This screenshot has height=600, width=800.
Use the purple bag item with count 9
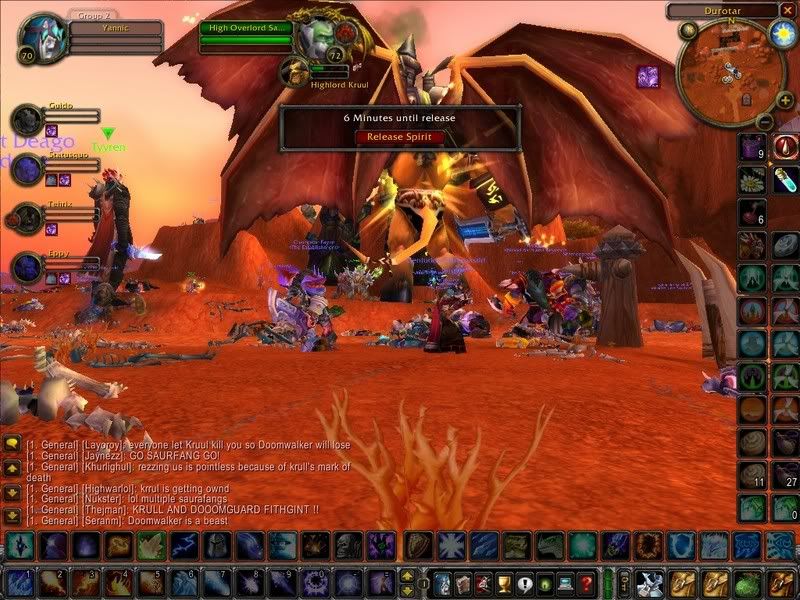point(752,147)
